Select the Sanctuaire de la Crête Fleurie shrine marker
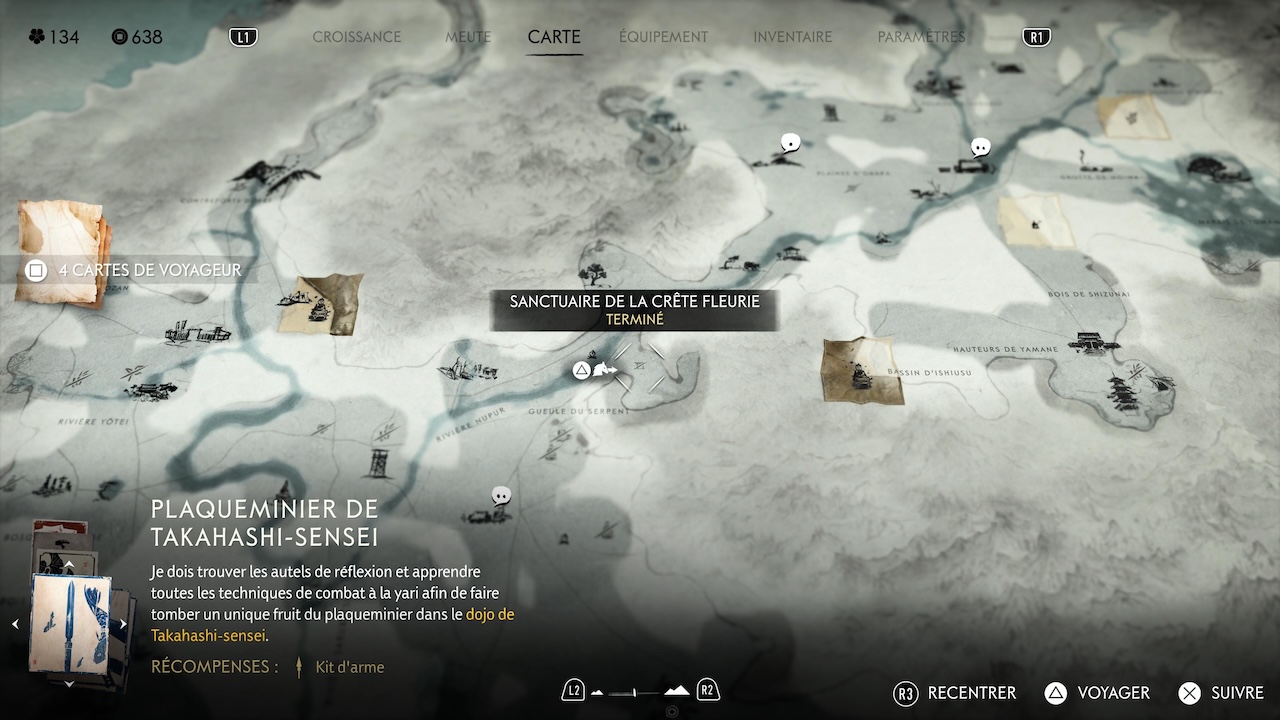Viewport: 1280px width, 720px height. pyautogui.click(x=603, y=371)
